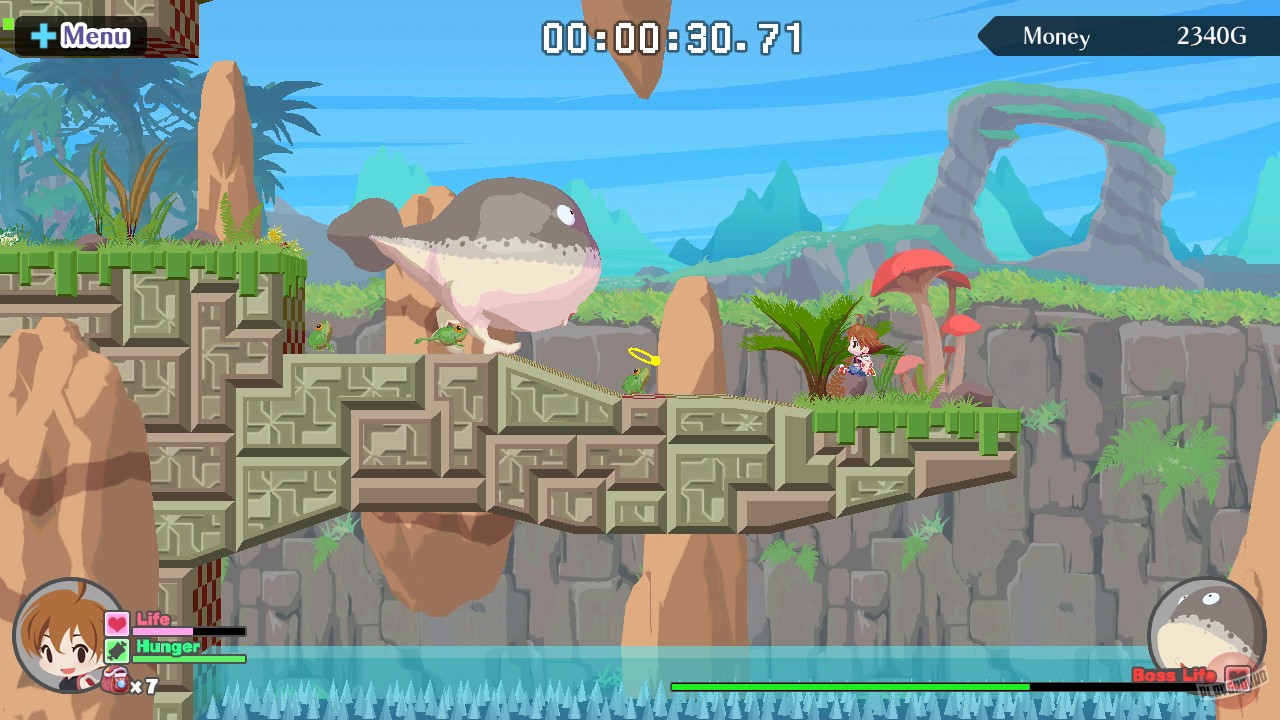Click the green Hunger icon
This screenshot has height=720, width=1280.
coord(117,649)
